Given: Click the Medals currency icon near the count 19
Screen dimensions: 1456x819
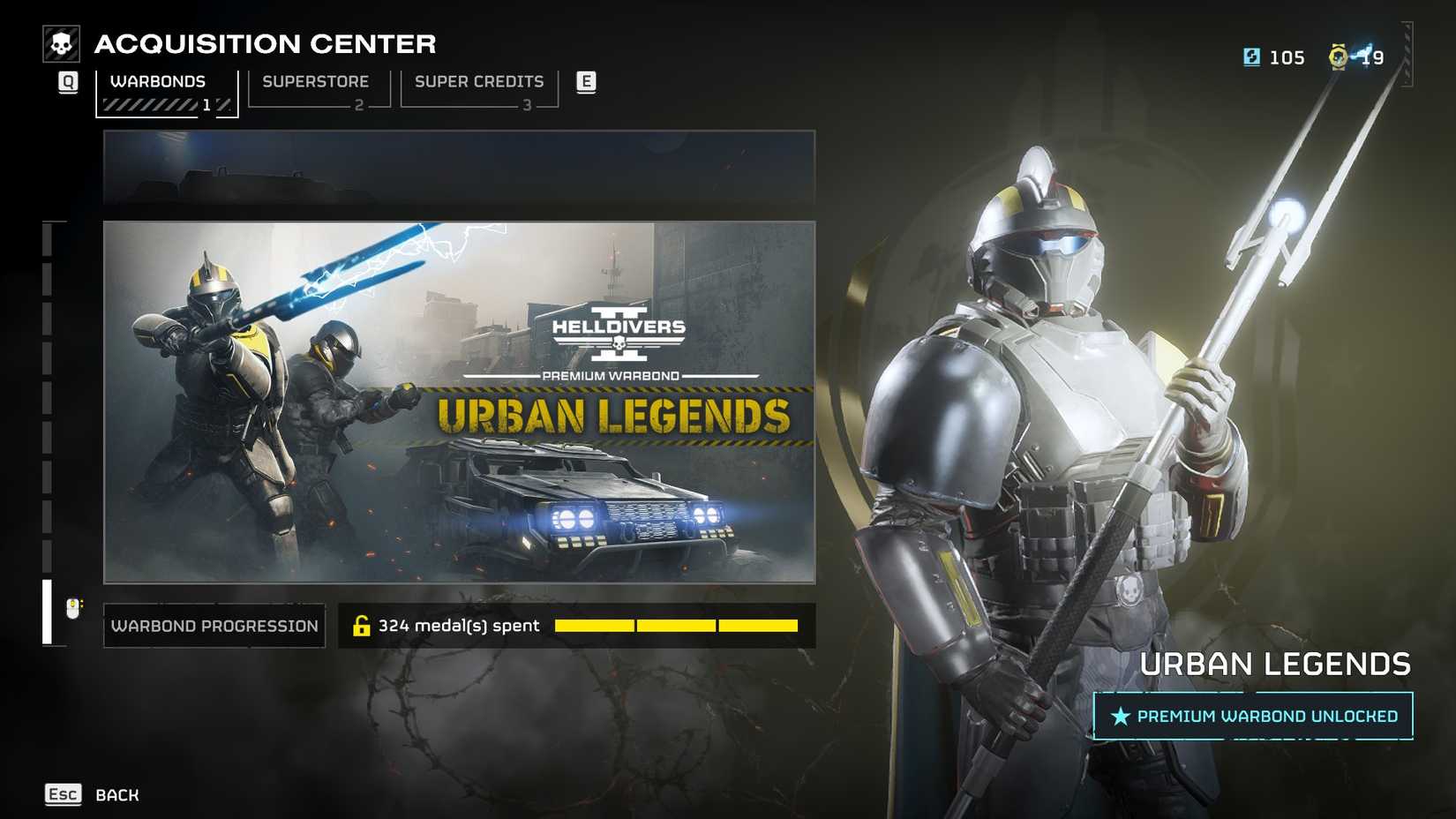Looking at the screenshot, I should tap(1337, 56).
